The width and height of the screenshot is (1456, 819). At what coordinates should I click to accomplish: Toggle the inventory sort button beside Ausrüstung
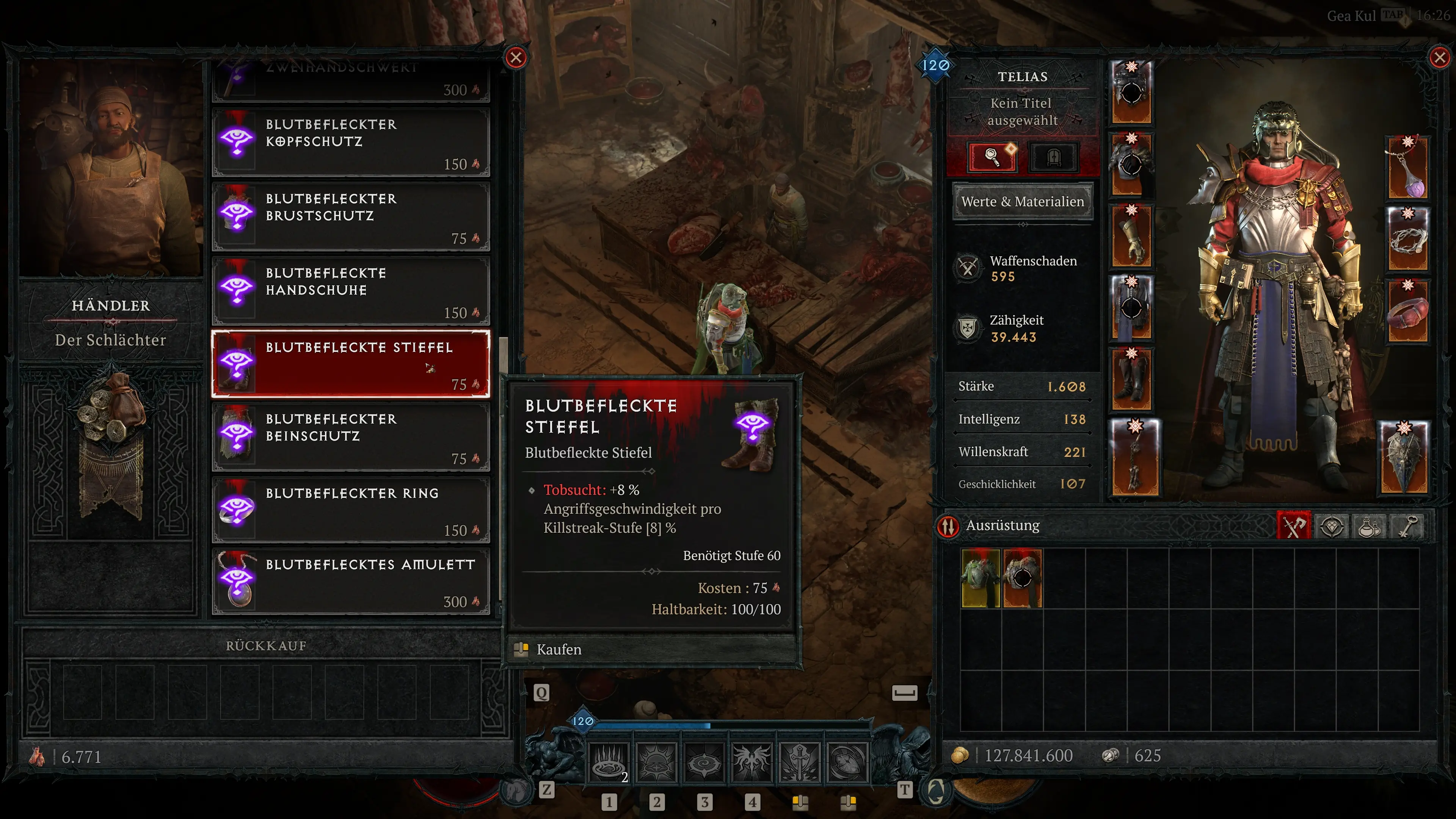[948, 526]
